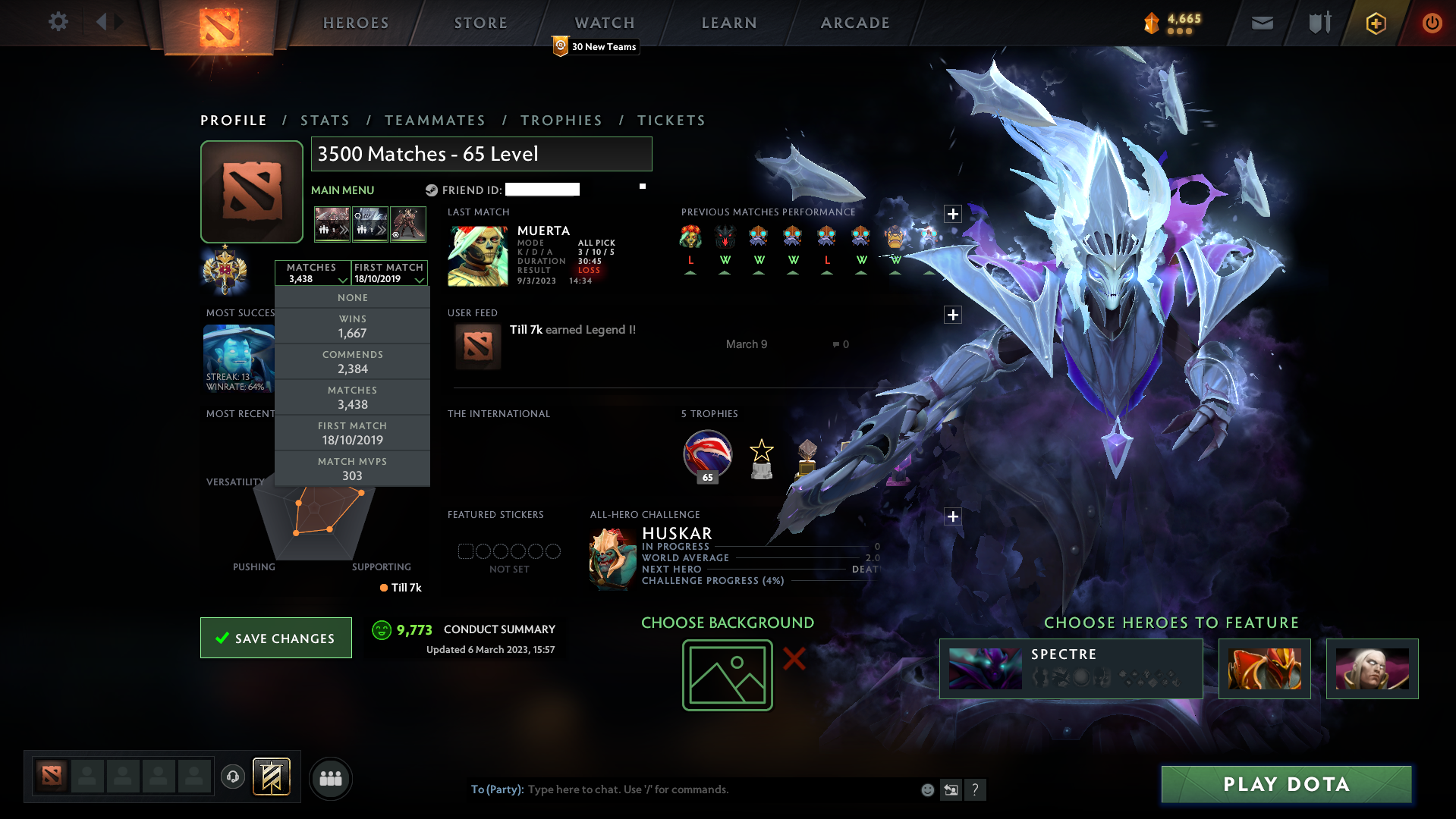Viewport: 1456px width, 819px height.
Task: Click the SAVE CHANGES button
Action: (275, 638)
